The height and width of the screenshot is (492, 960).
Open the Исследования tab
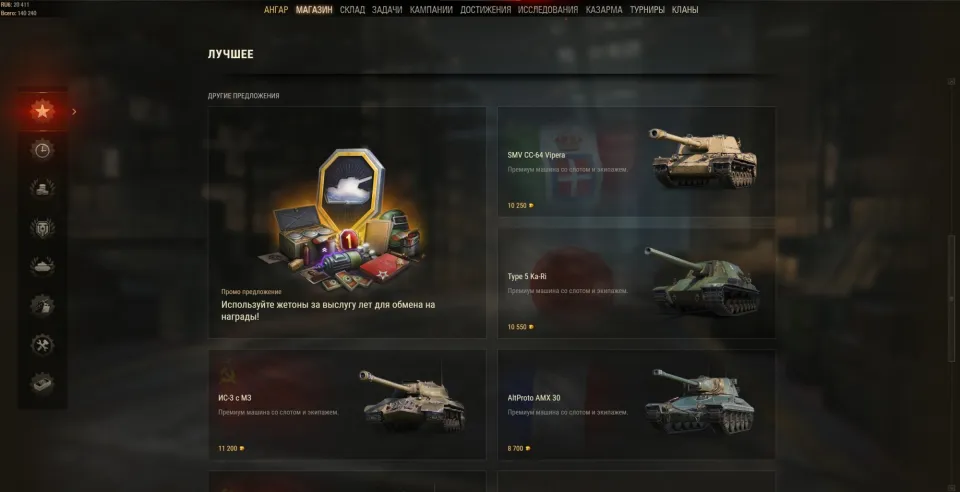548,10
